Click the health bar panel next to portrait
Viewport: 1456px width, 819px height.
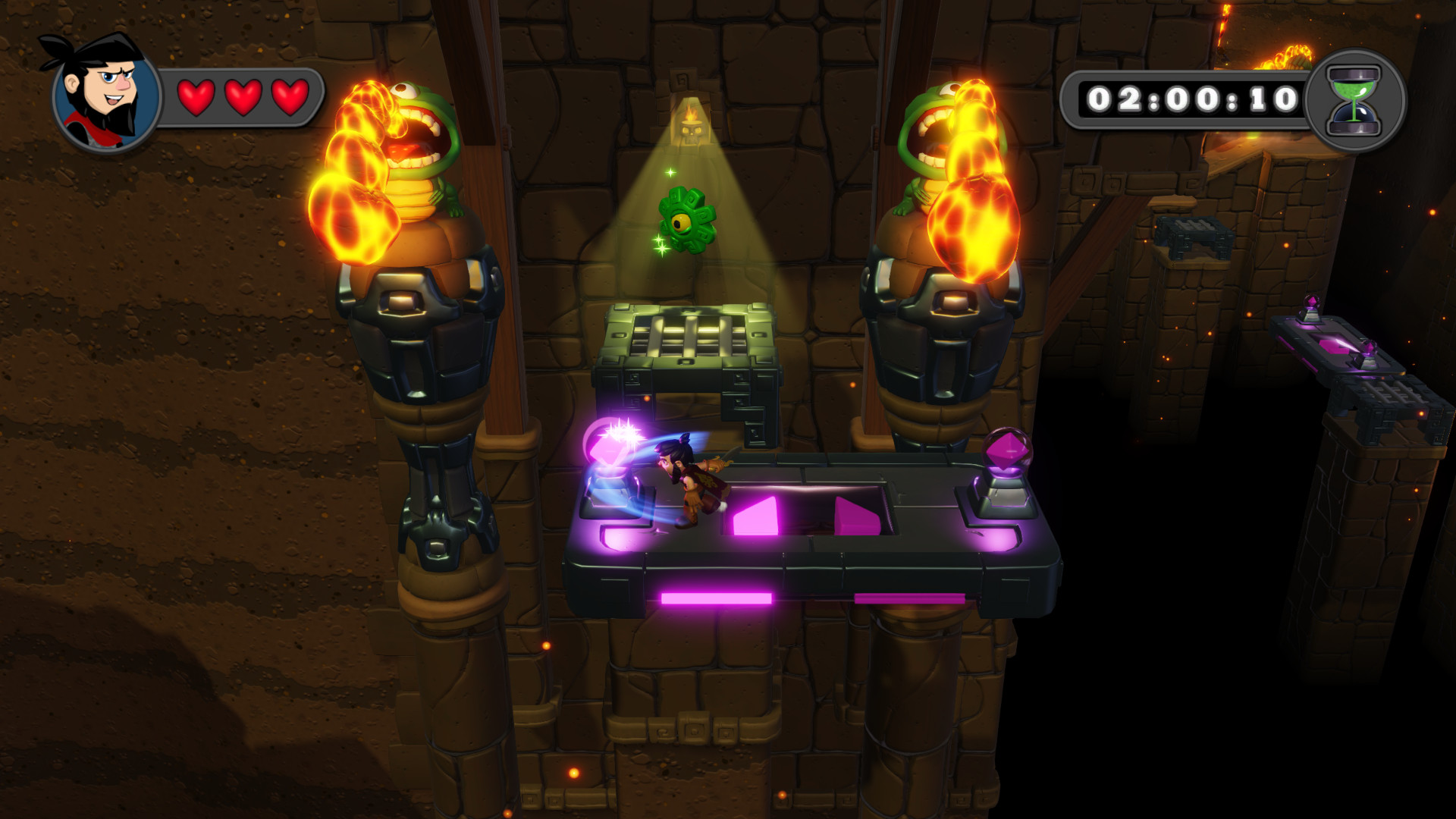(x=243, y=96)
